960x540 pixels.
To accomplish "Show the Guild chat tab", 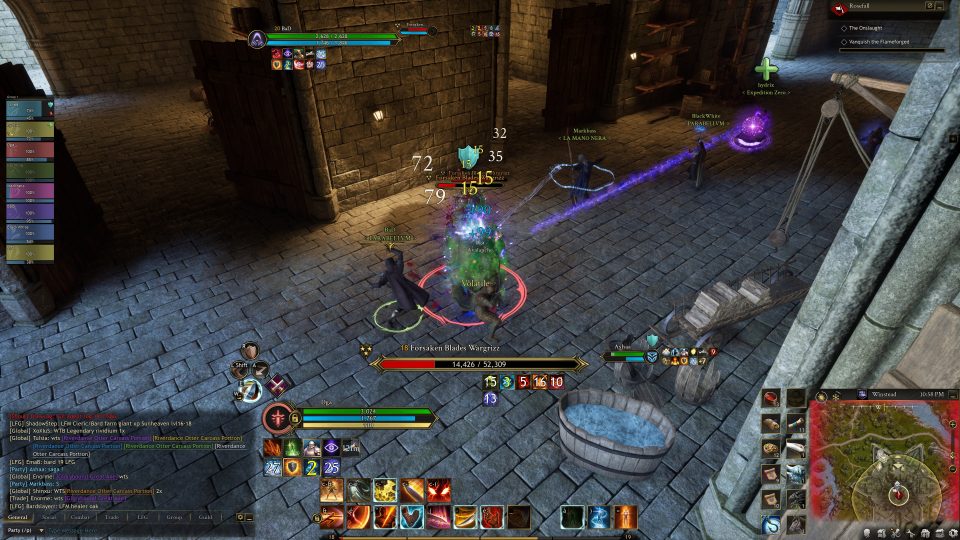I will click(206, 517).
